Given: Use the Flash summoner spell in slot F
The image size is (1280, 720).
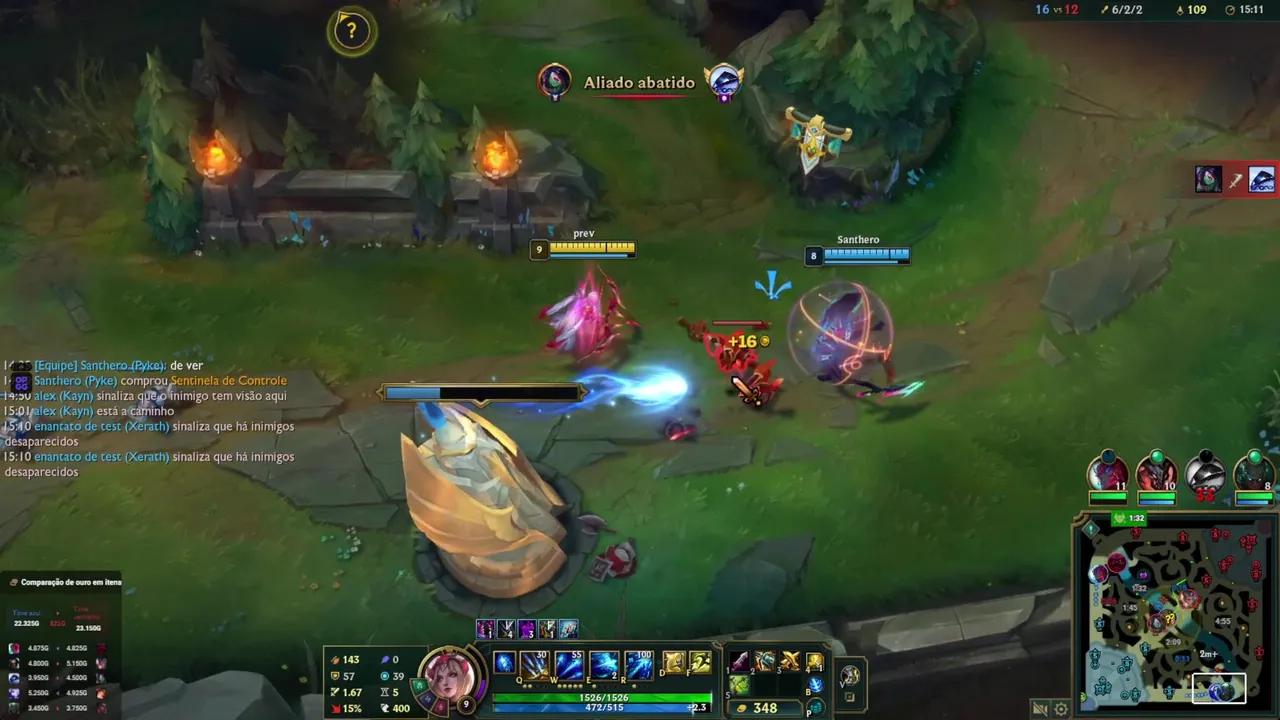Looking at the screenshot, I should (x=700, y=661).
